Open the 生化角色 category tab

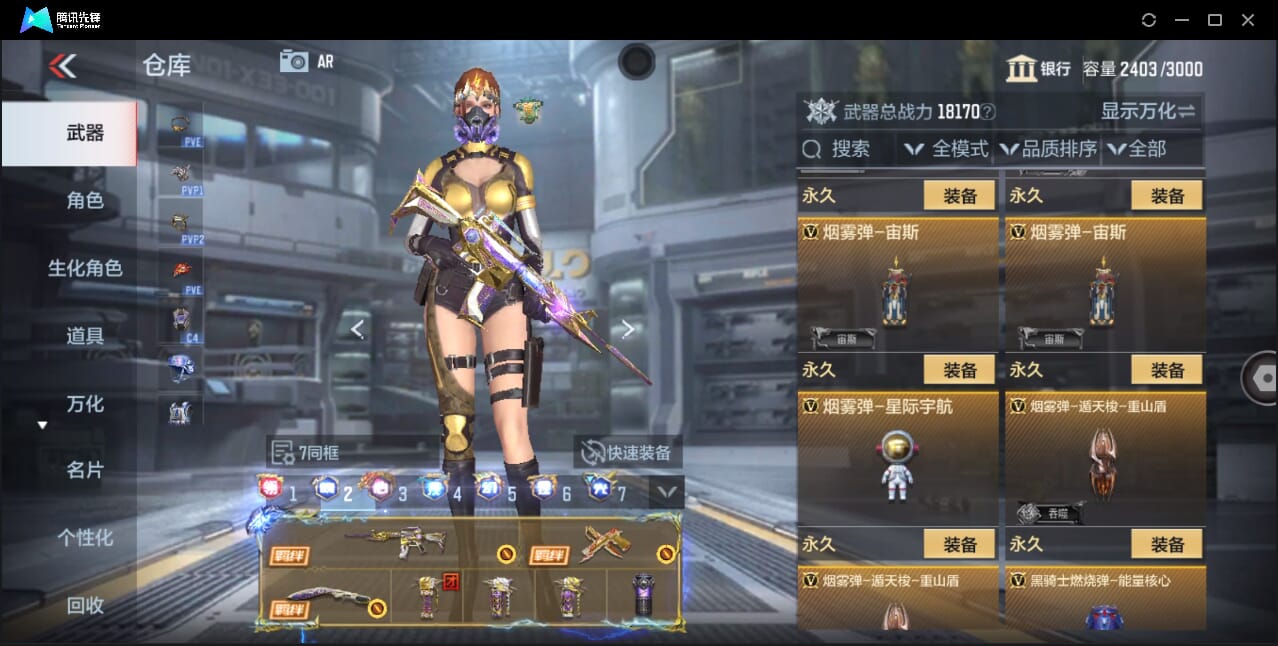85,268
